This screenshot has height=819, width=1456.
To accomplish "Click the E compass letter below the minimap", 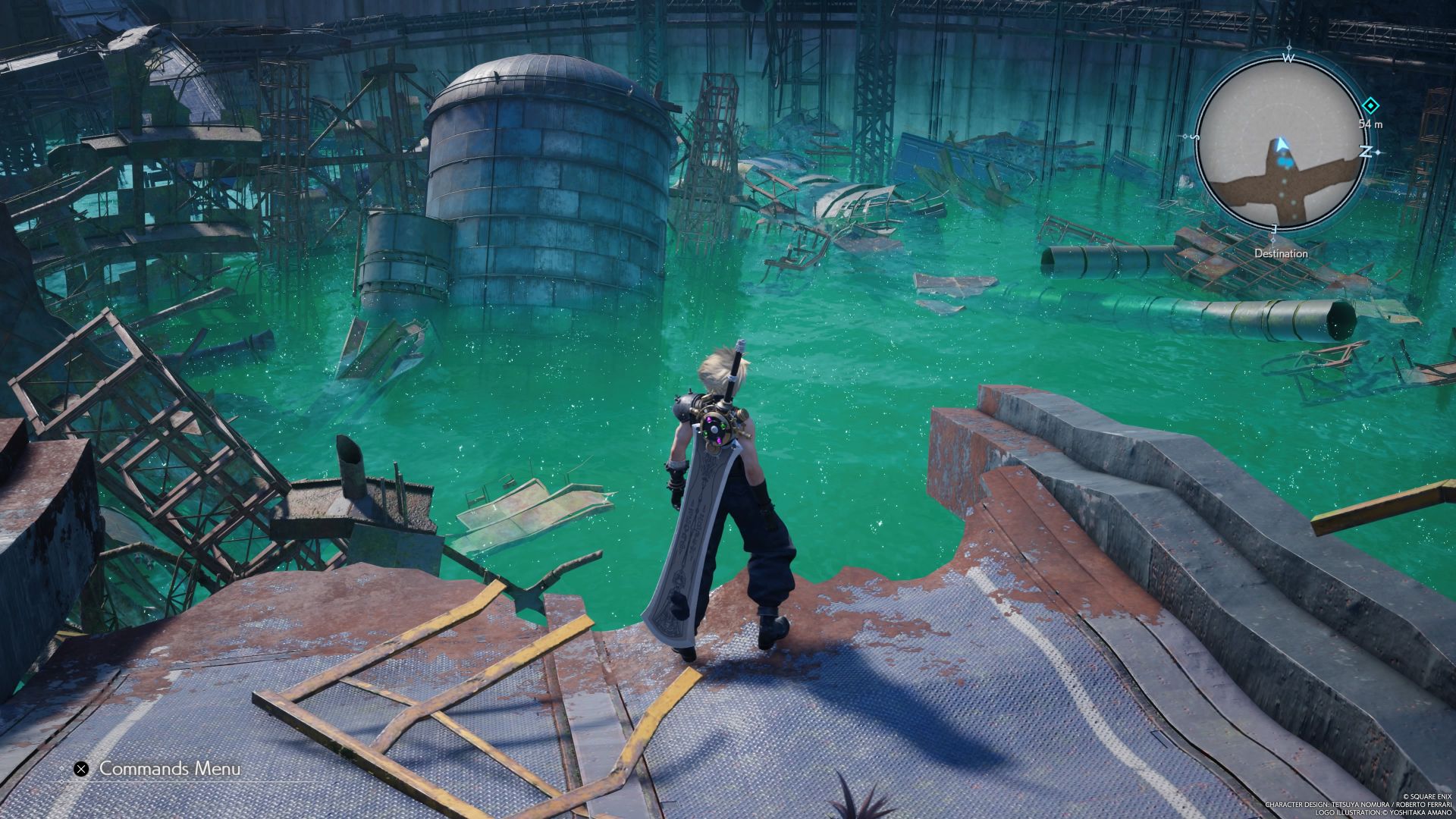I will click(x=1273, y=227).
